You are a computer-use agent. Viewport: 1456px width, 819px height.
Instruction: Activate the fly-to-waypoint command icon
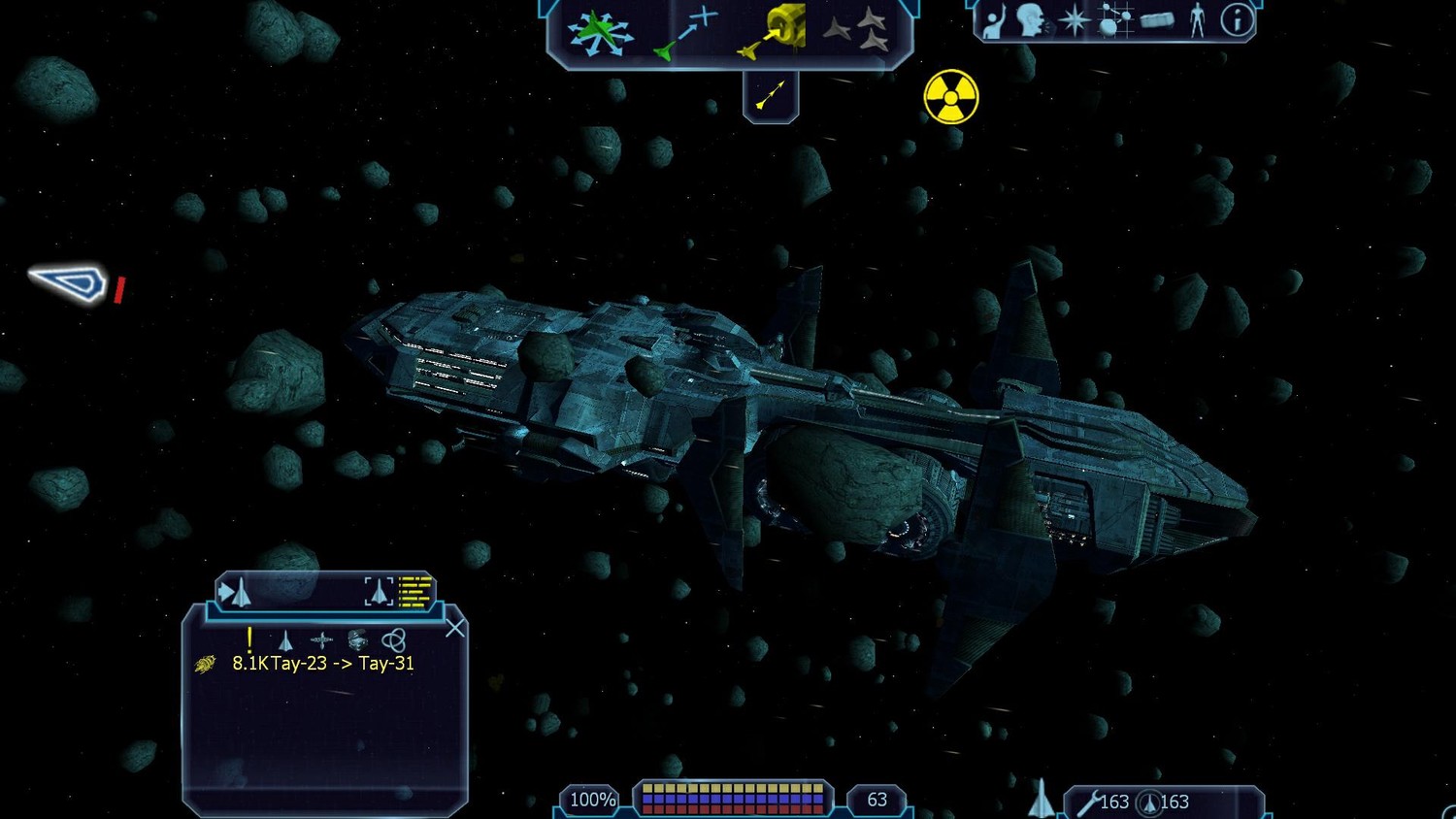(x=686, y=34)
